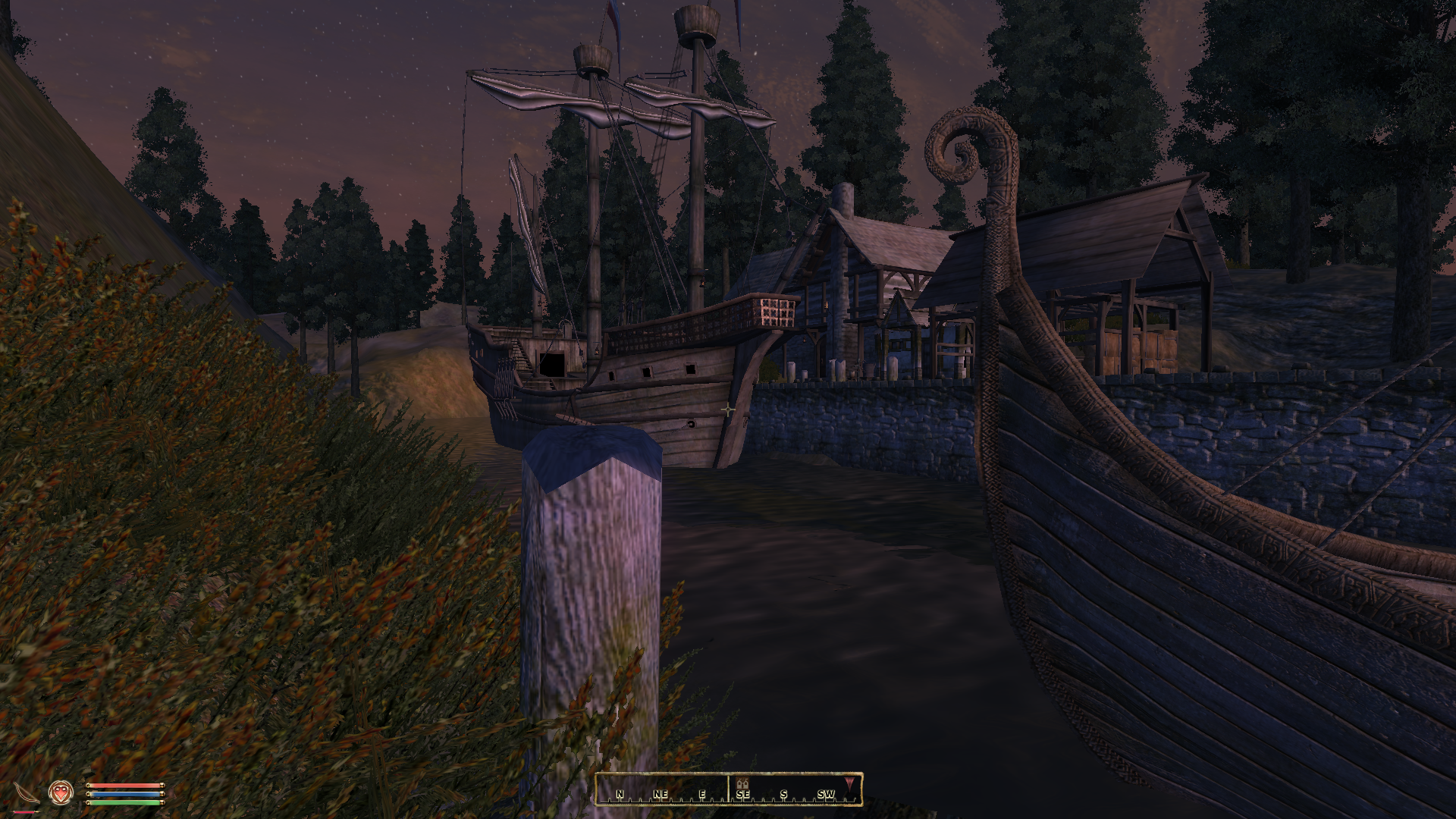Click the settlement marker on the compass
Screen dimensions: 1456x819
click(742, 784)
